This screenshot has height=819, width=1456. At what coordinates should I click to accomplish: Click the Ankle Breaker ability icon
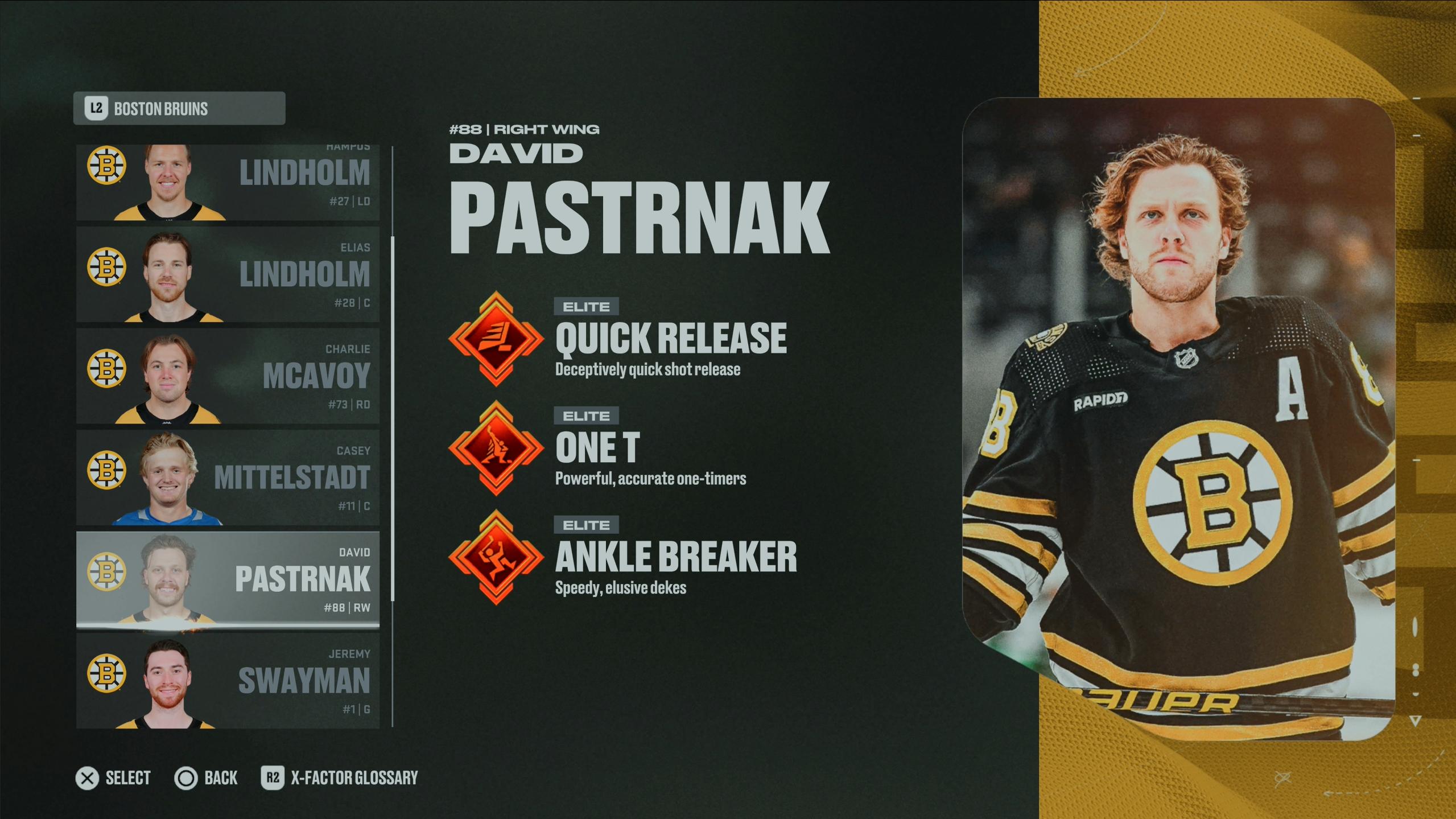tap(496, 557)
